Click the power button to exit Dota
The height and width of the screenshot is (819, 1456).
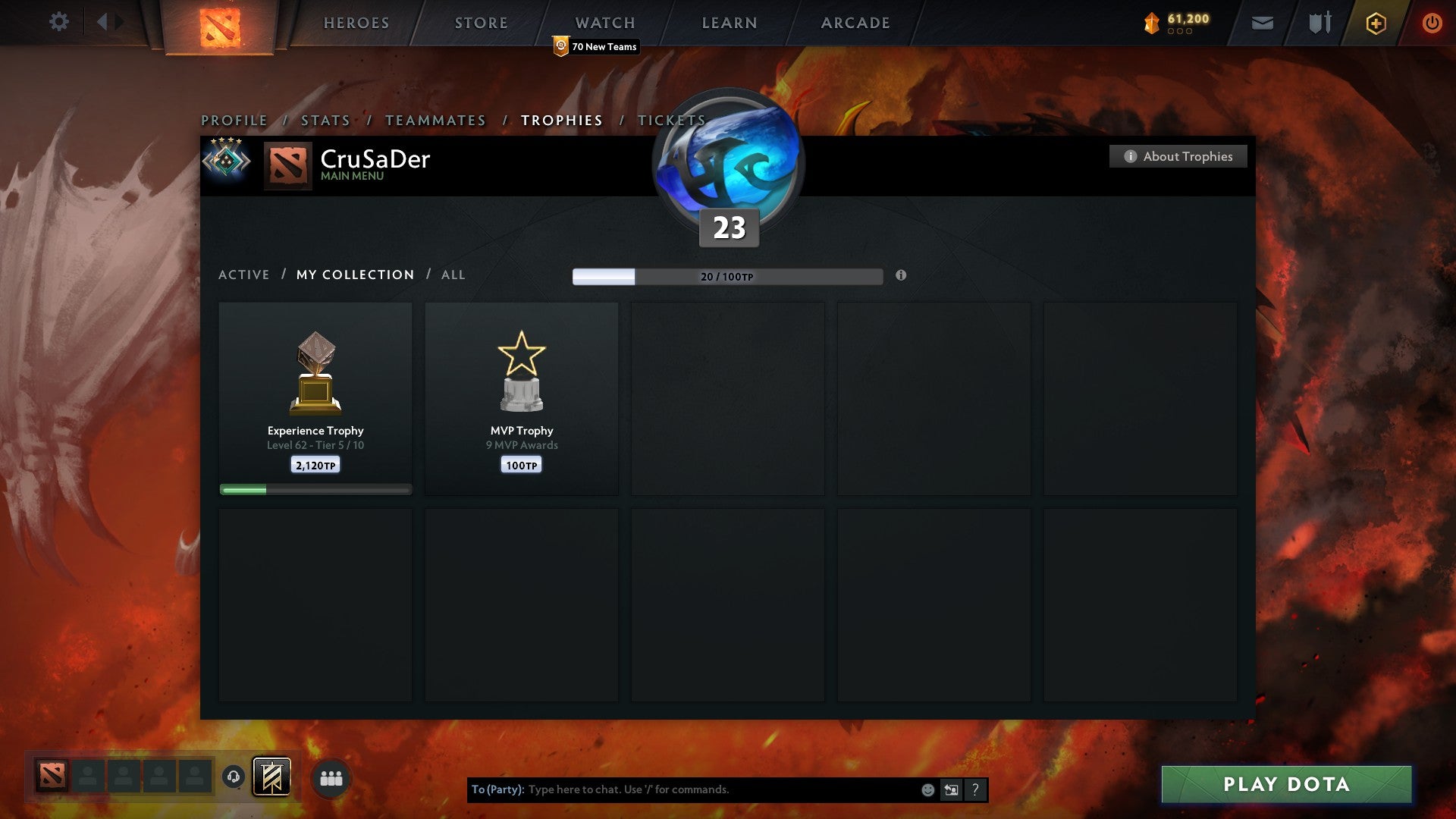1432,23
